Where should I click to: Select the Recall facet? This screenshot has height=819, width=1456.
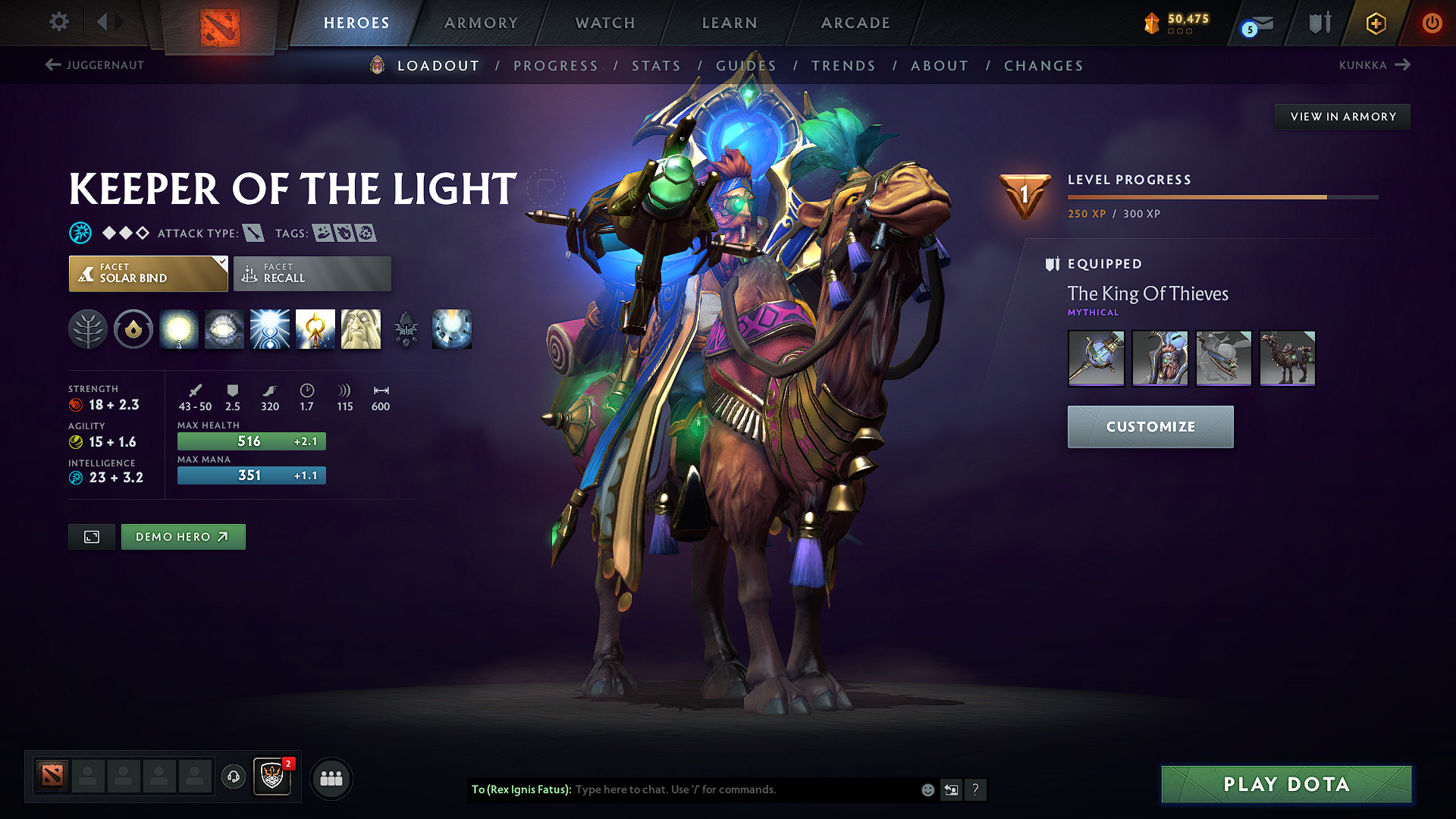(312, 273)
